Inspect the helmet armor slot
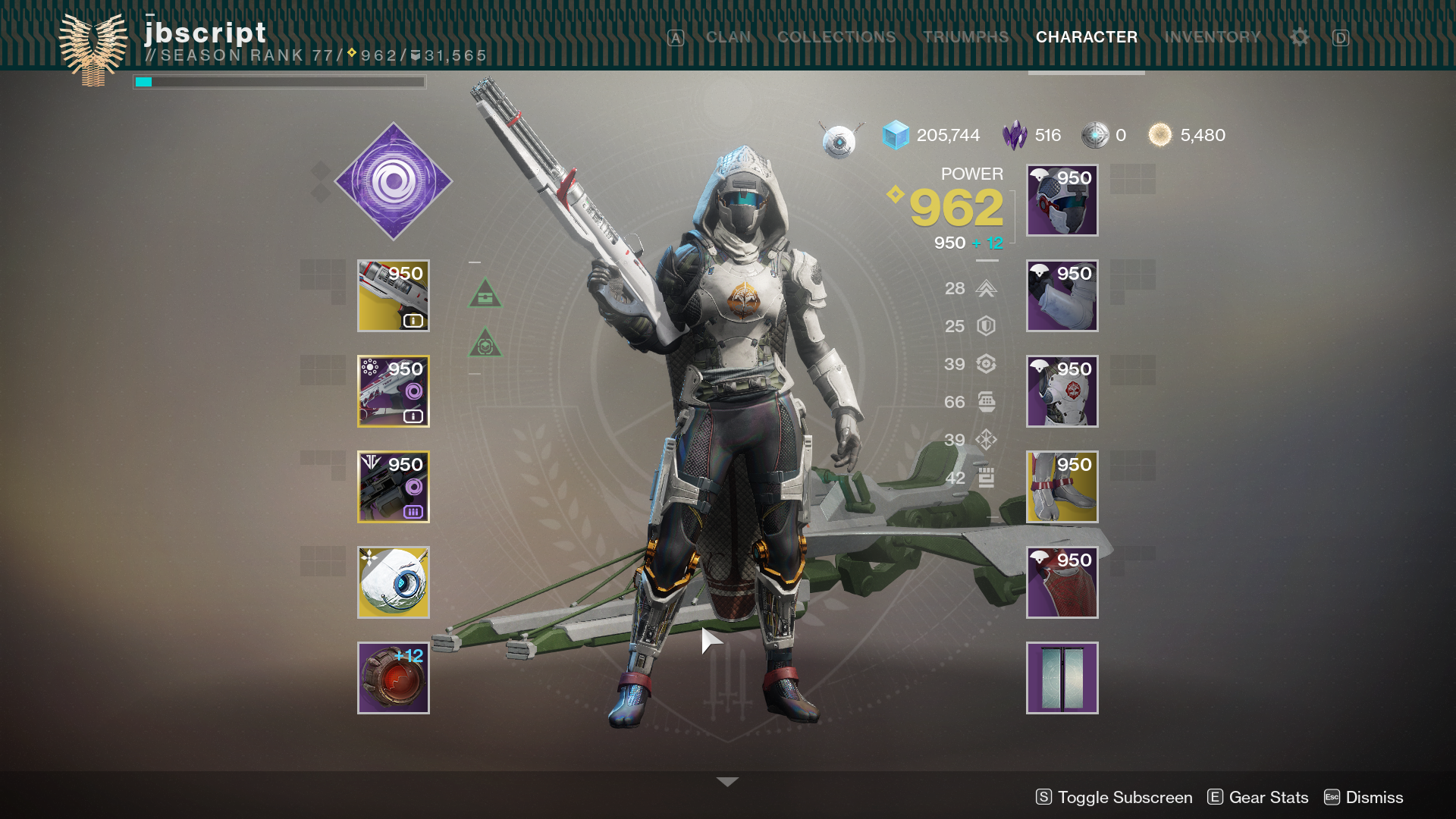This screenshot has width=1456, height=819. coord(1062,200)
